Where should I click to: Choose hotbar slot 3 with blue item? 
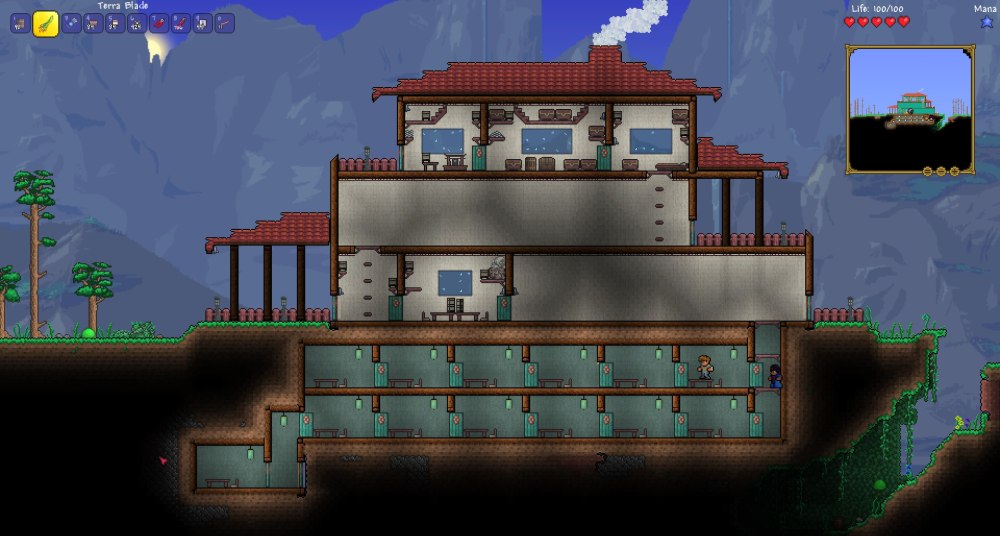[x=72, y=23]
